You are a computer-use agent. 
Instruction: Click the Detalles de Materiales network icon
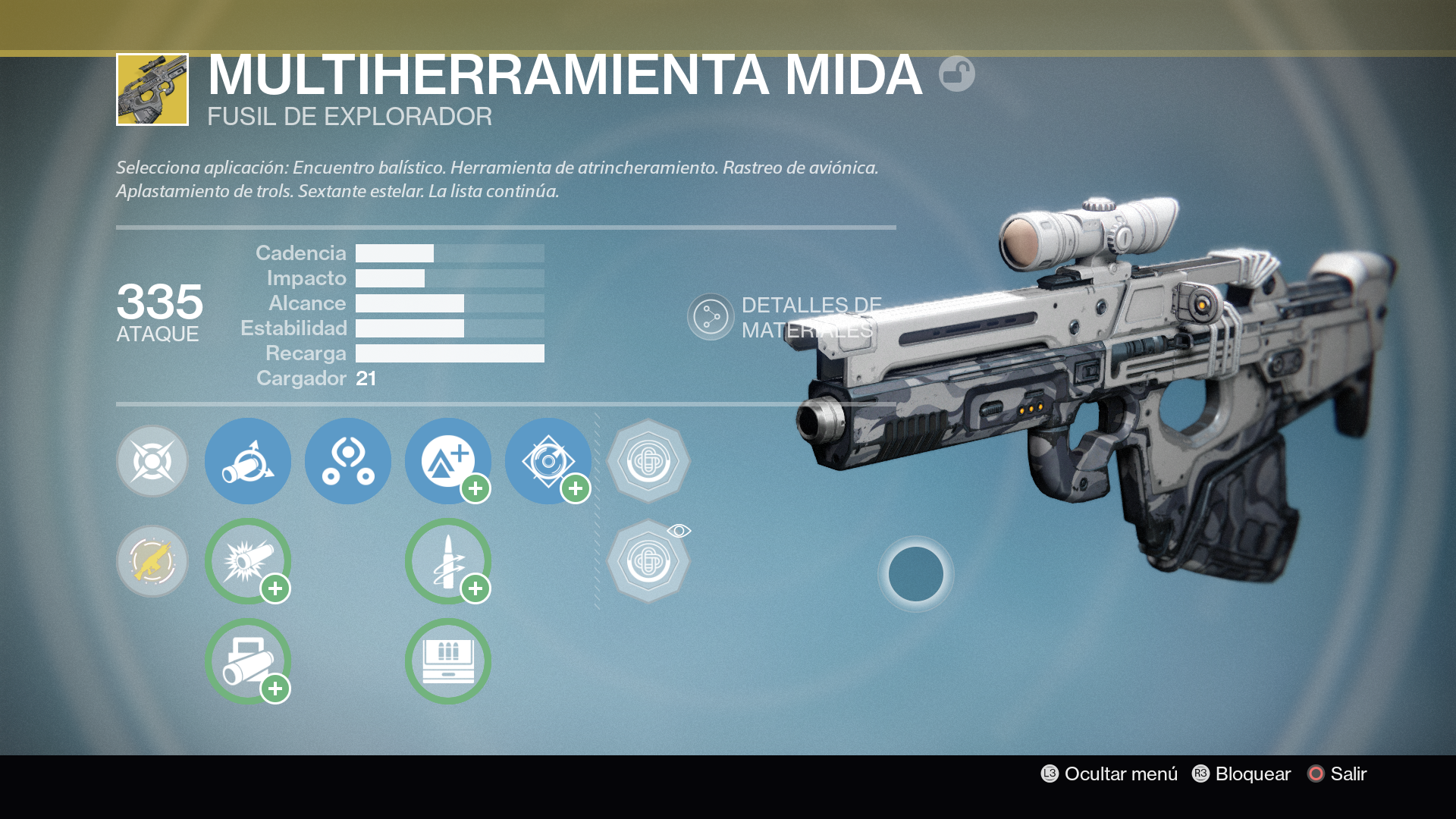(710, 316)
